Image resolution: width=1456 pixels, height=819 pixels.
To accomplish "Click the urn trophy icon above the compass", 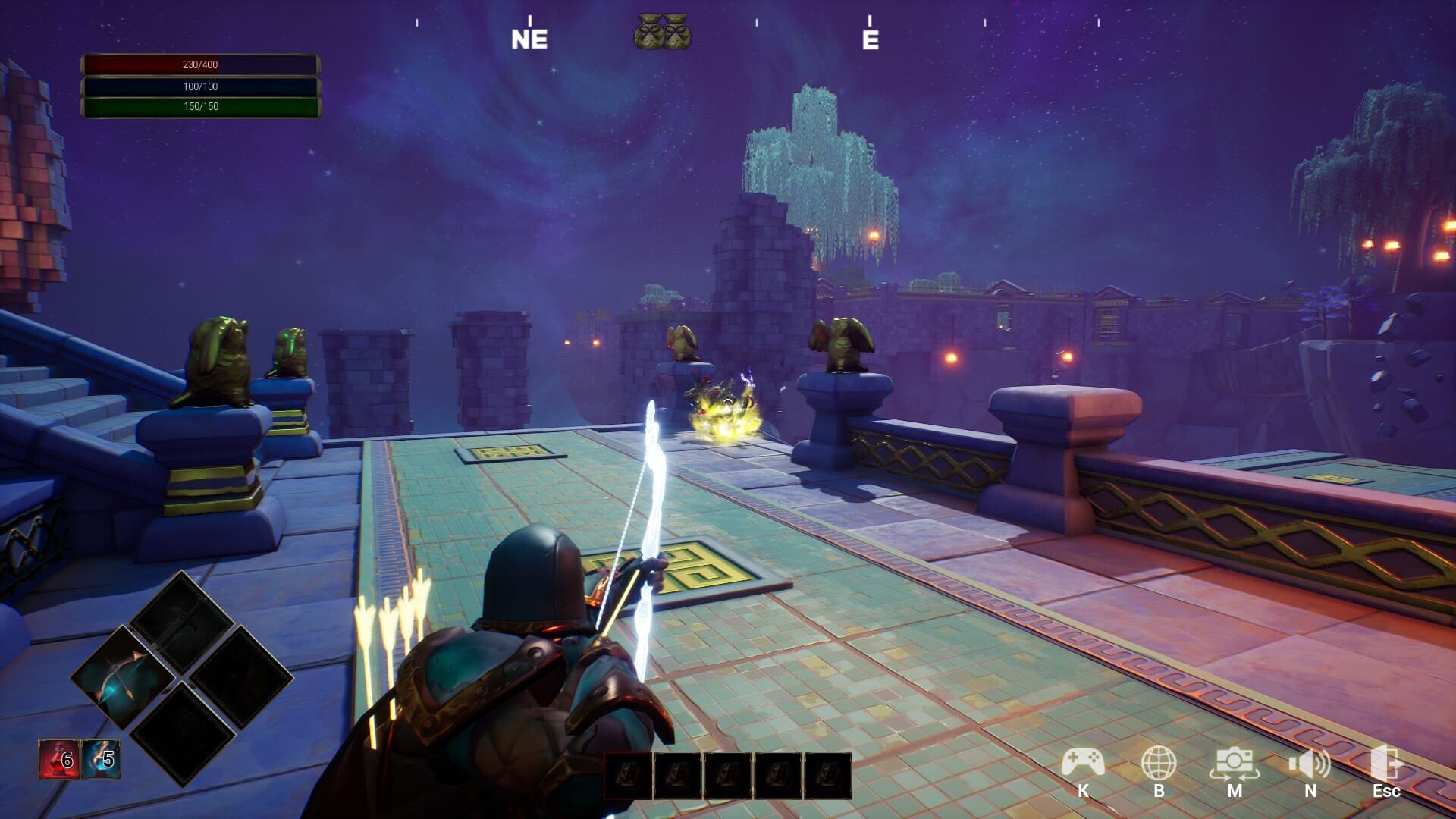I will [660, 32].
